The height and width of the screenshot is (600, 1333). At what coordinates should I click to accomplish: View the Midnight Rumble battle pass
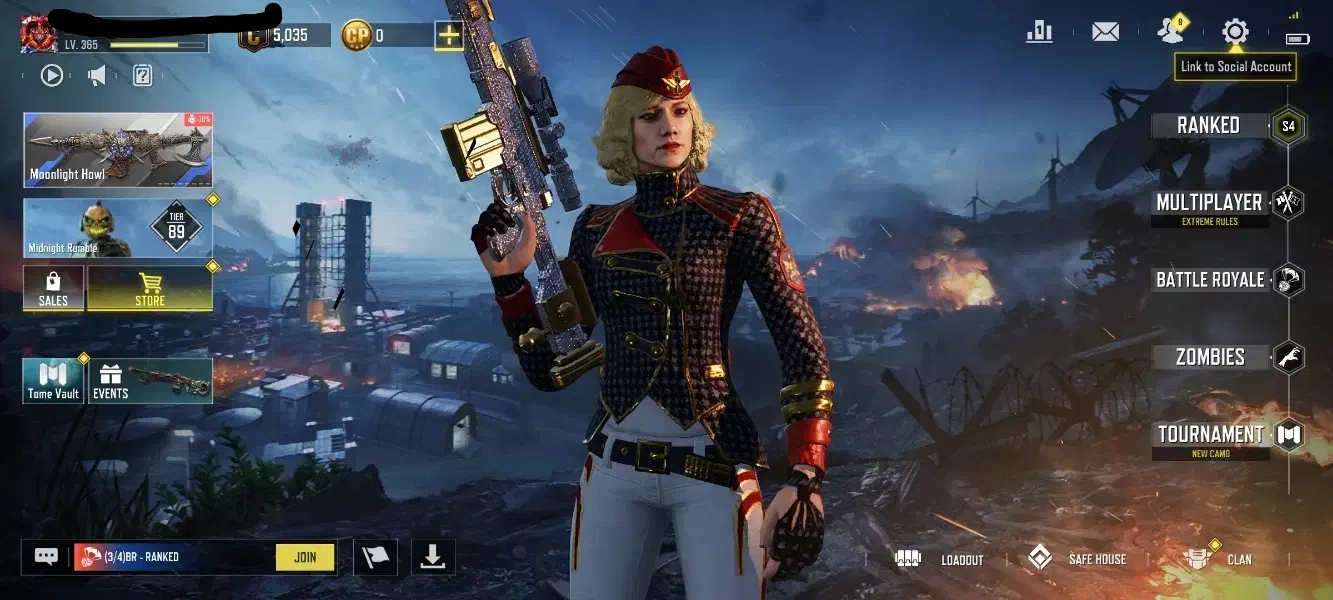(118, 228)
